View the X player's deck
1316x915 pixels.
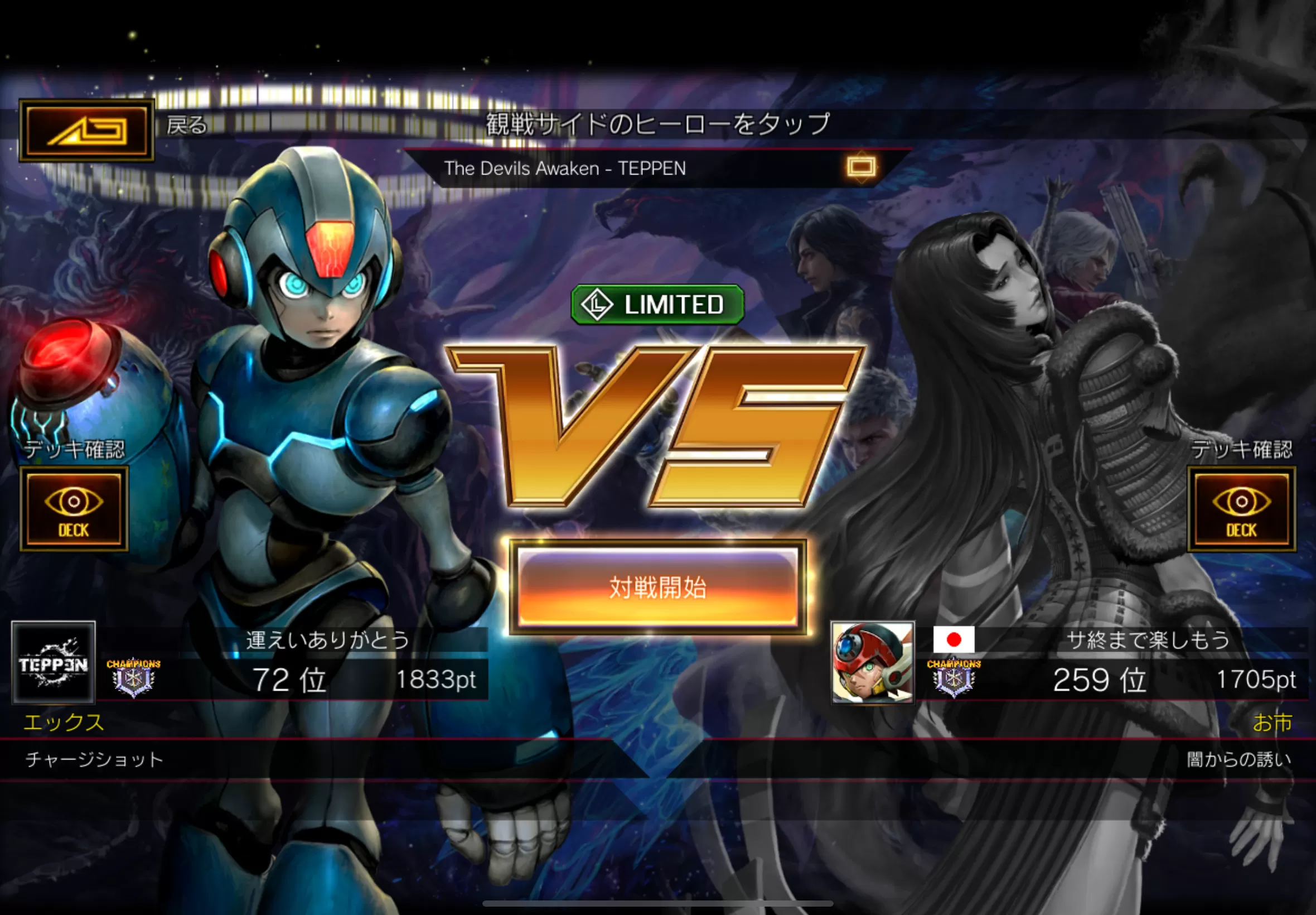coord(74,509)
